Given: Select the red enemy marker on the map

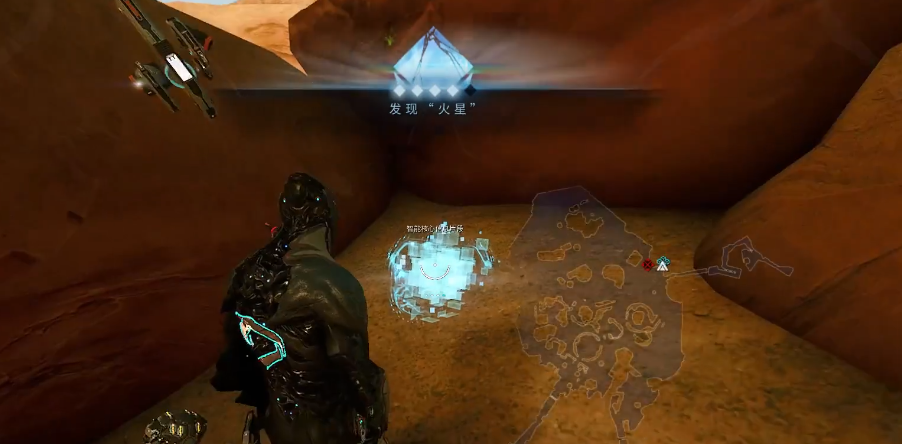Looking at the screenshot, I should point(648,265).
